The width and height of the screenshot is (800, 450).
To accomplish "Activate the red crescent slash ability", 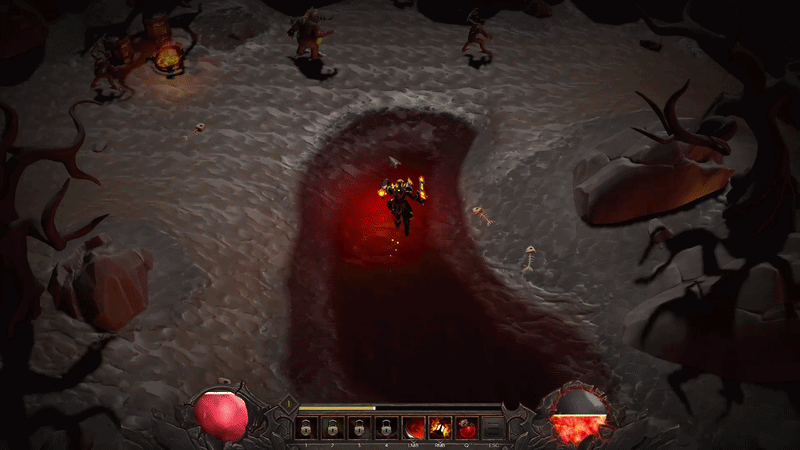I will pos(413,429).
